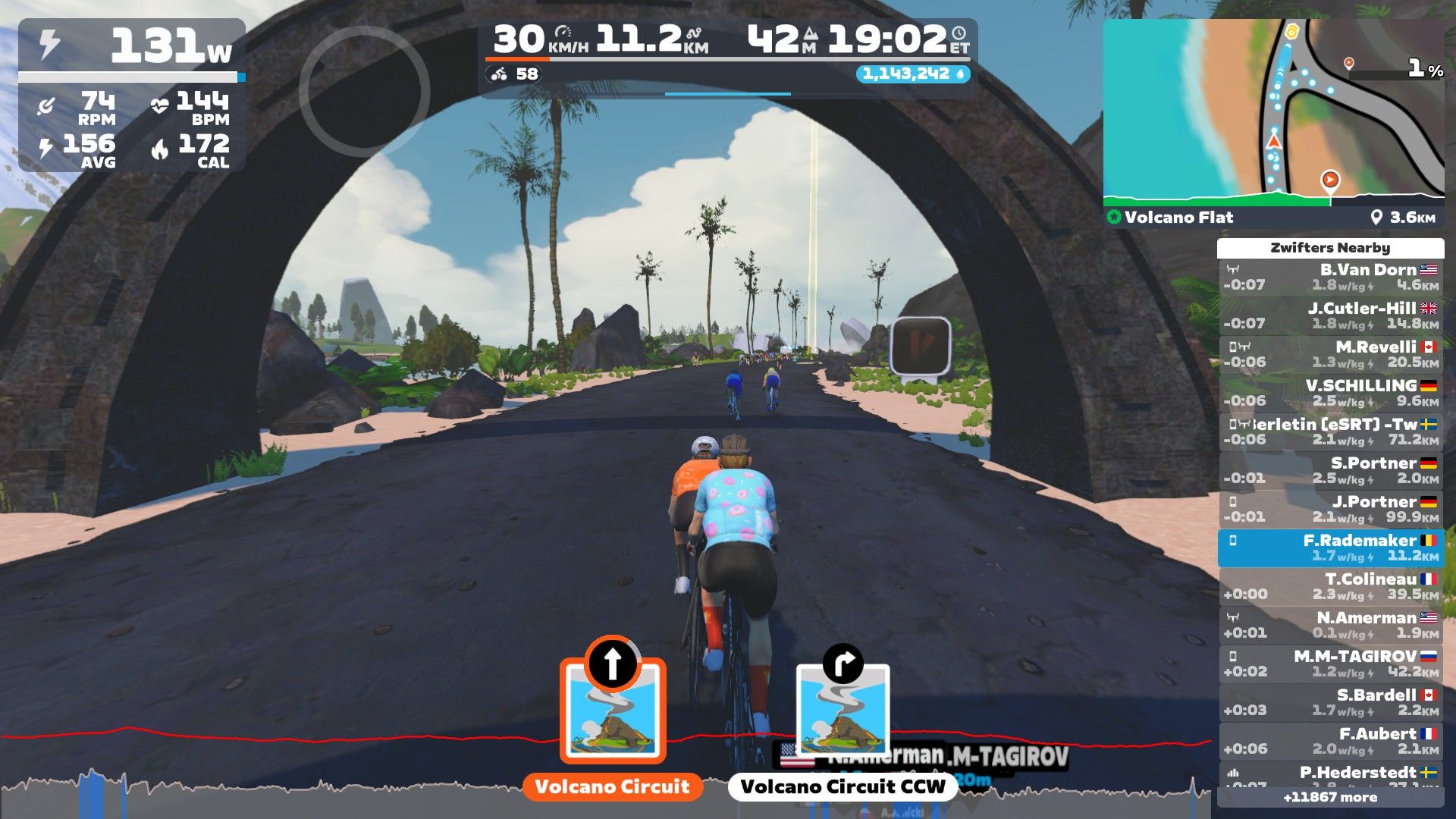1456x819 pixels.
Task: Choose J.Portner in the nearby list
Action: tap(1330, 510)
